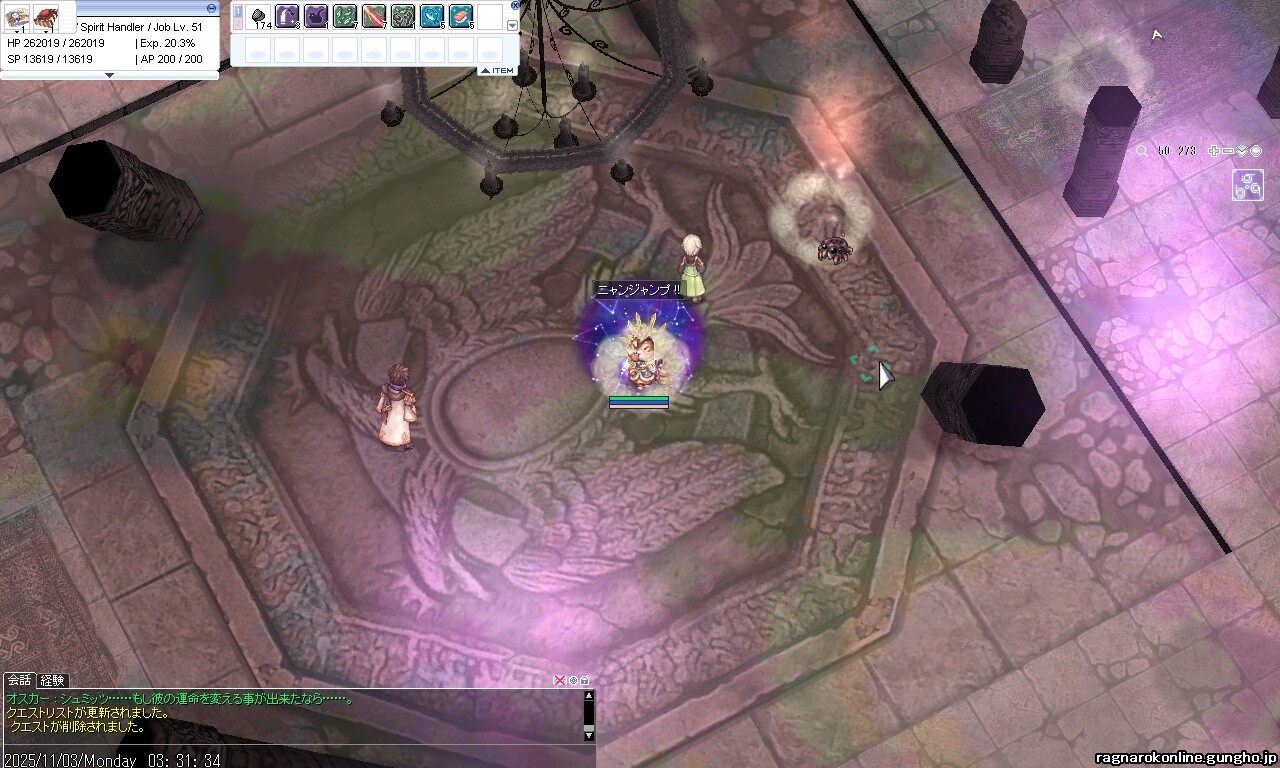
Task: Click the chat scrollbar down arrow
Action: point(589,736)
